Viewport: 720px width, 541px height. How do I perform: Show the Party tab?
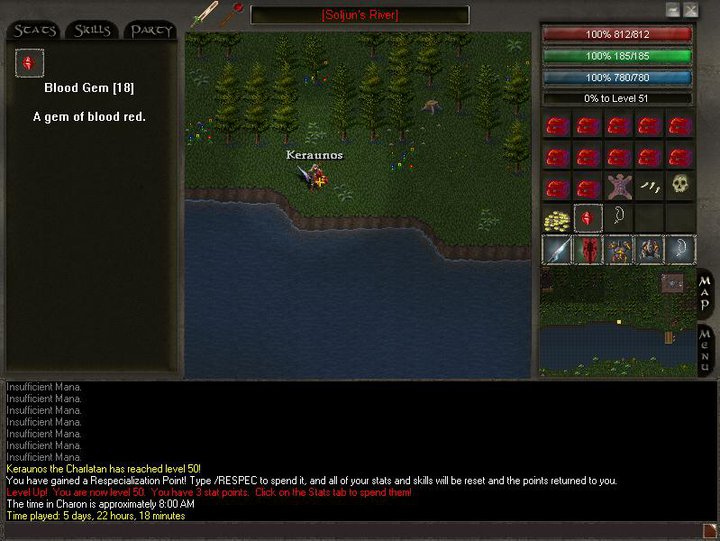(150, 30)
